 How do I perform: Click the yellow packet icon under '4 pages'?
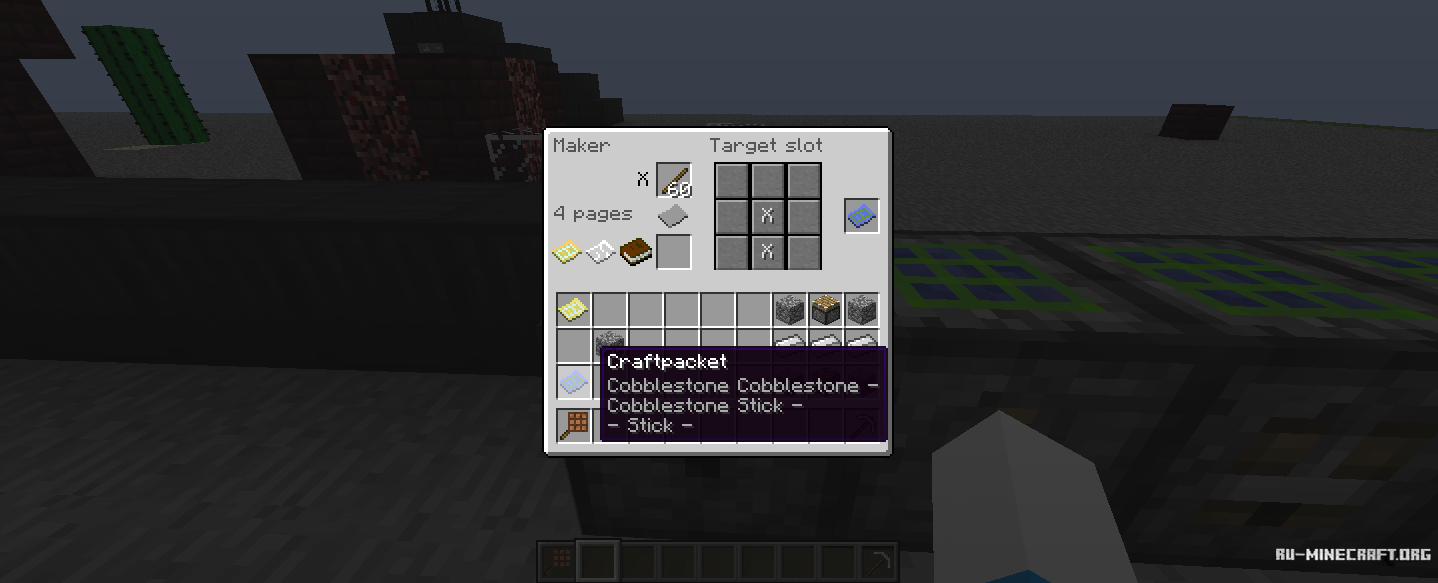click(567, 253)
